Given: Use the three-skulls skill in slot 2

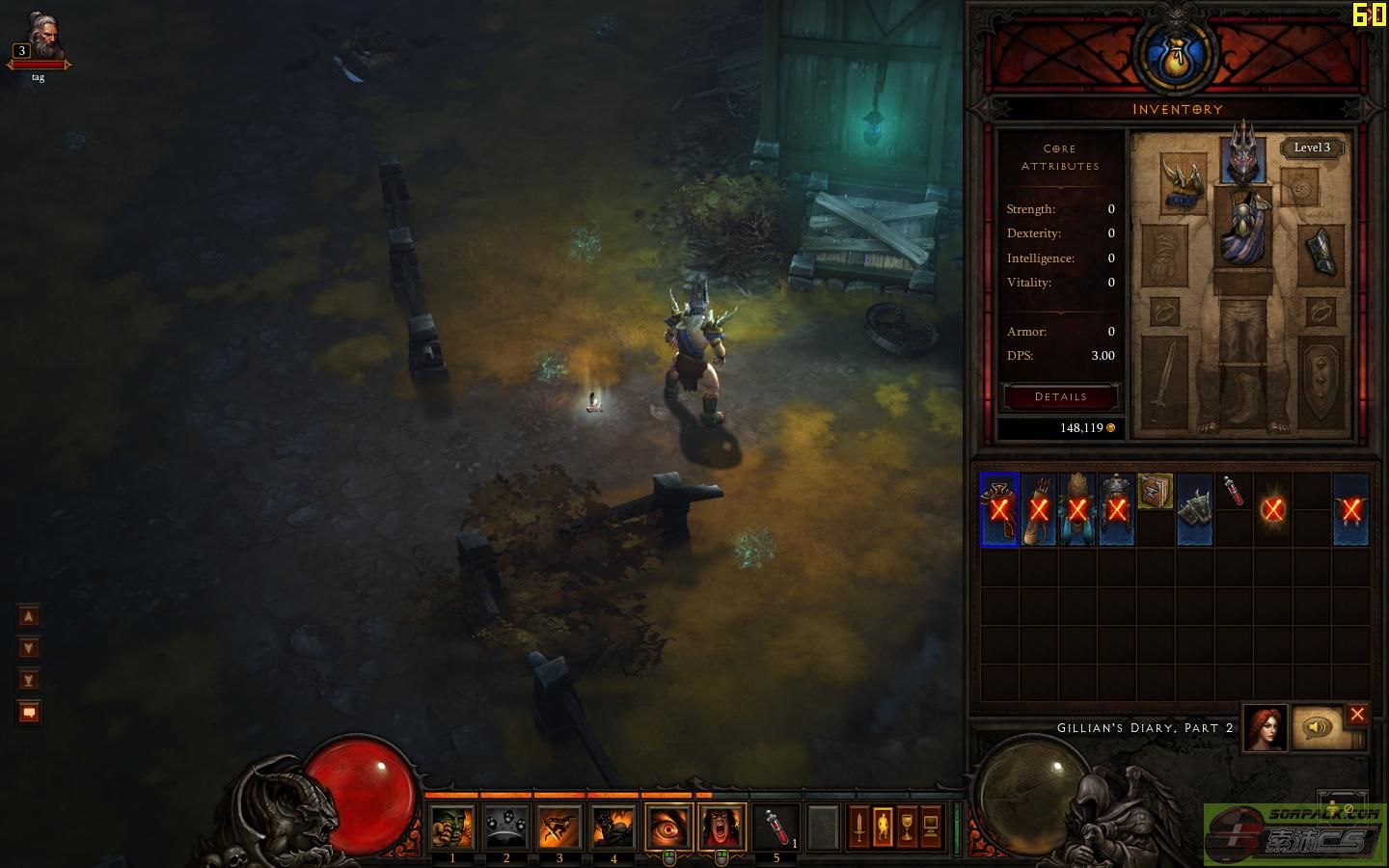Looking at the screenshot, I should (505, 827).
